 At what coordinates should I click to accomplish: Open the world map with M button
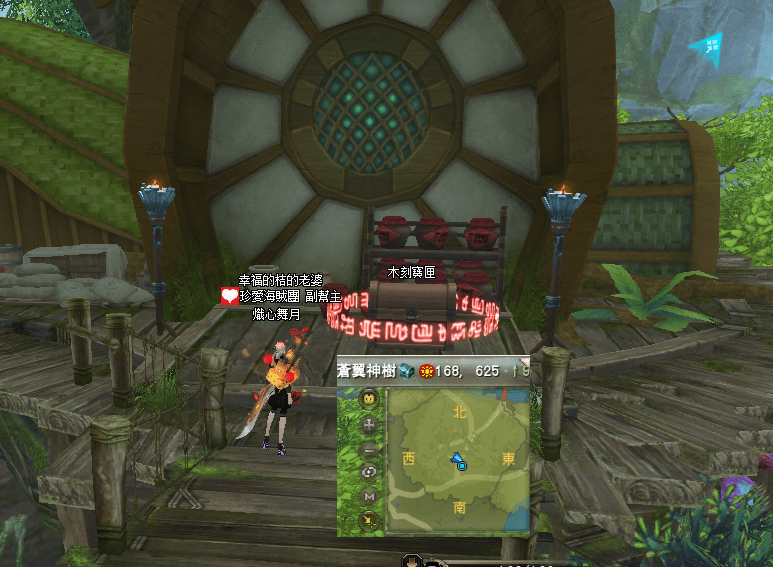click(x=369, y=496)
